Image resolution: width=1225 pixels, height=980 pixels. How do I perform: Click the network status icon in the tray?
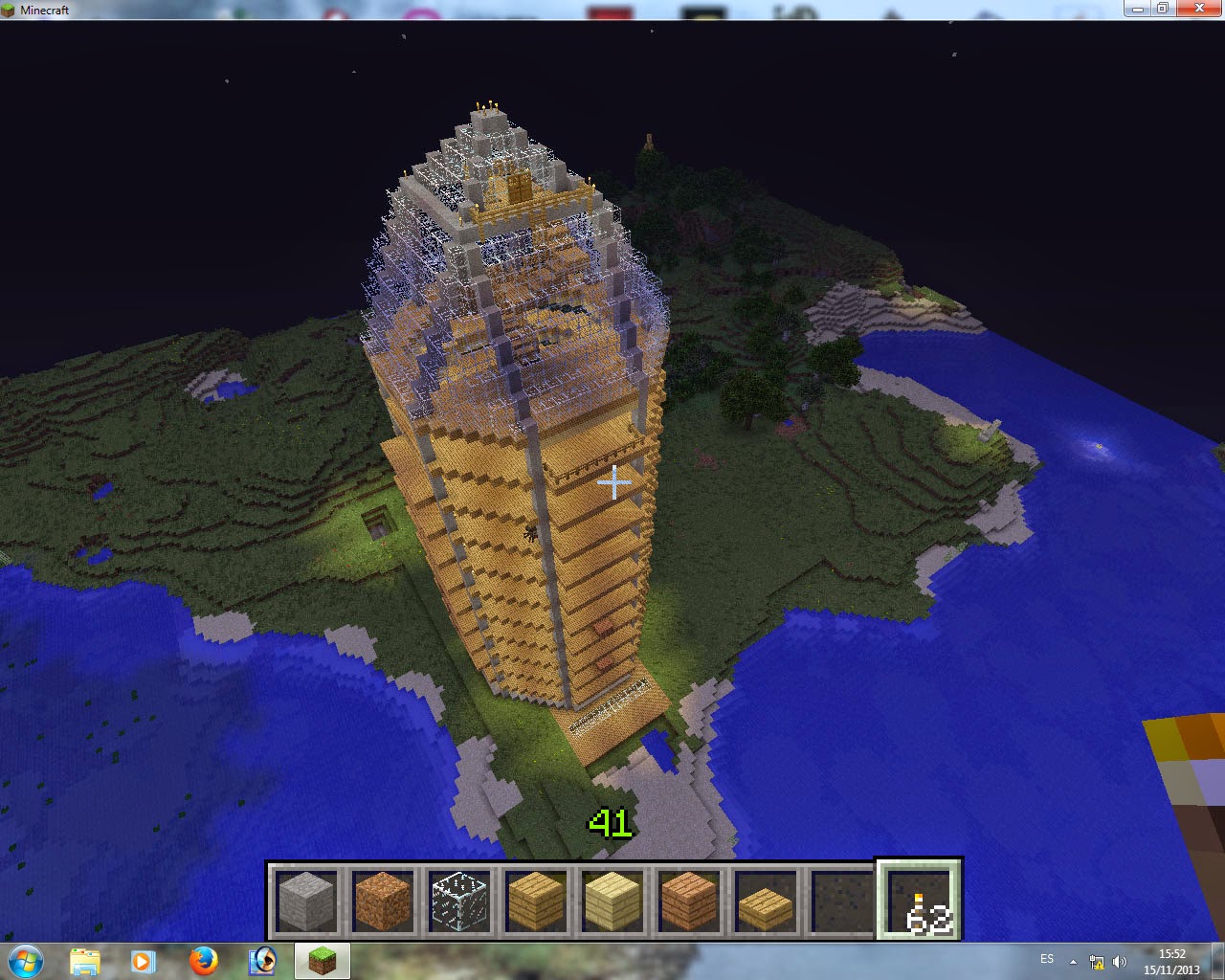[1097, 961]
